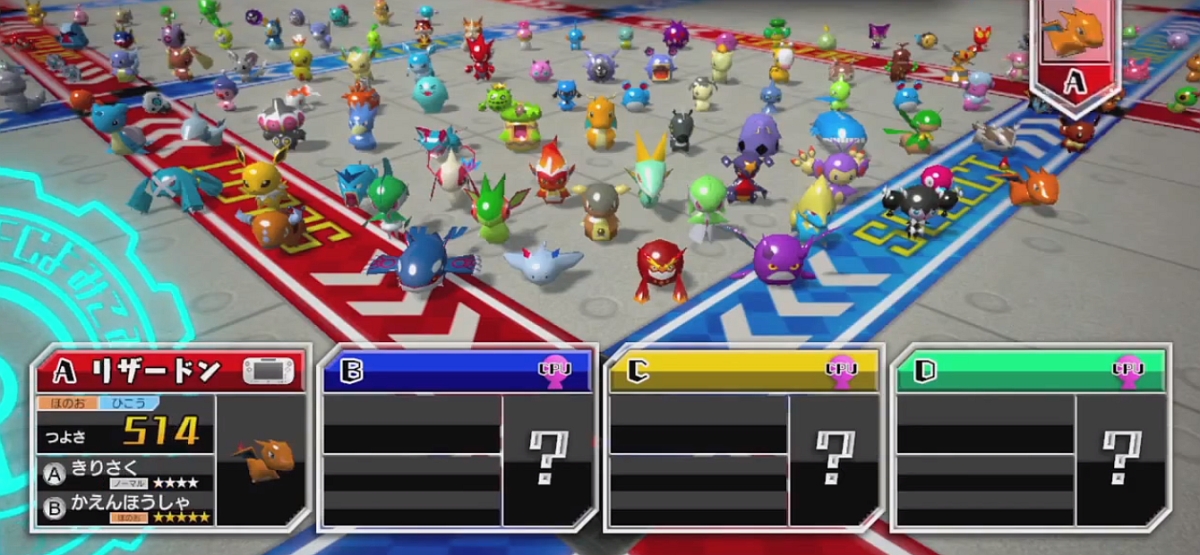Choose the かえんほうしゃ move row
The width and height of the screenshot is (1200, 555).
(125, 508)
